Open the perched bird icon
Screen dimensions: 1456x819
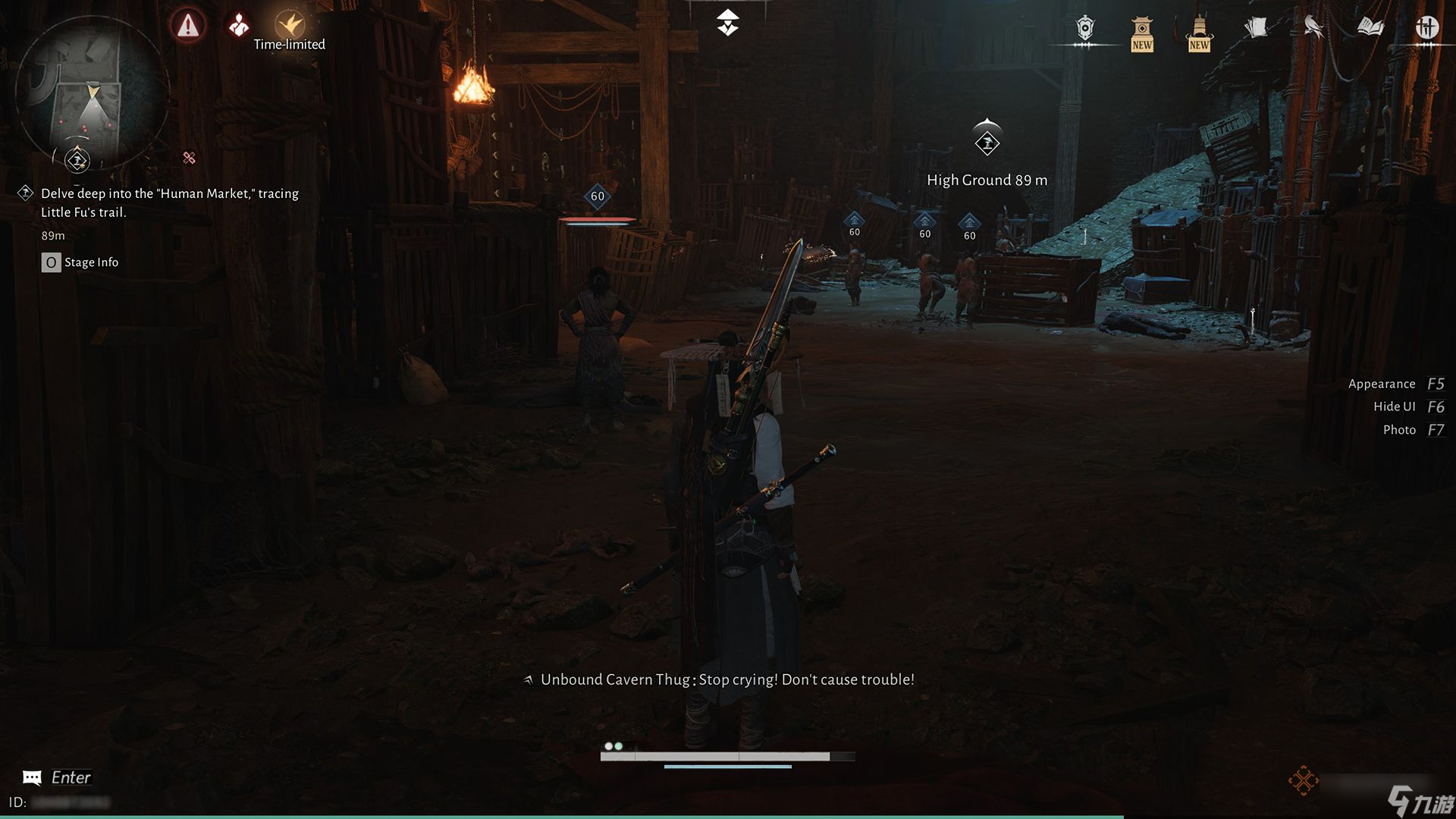coord(1313,28)
